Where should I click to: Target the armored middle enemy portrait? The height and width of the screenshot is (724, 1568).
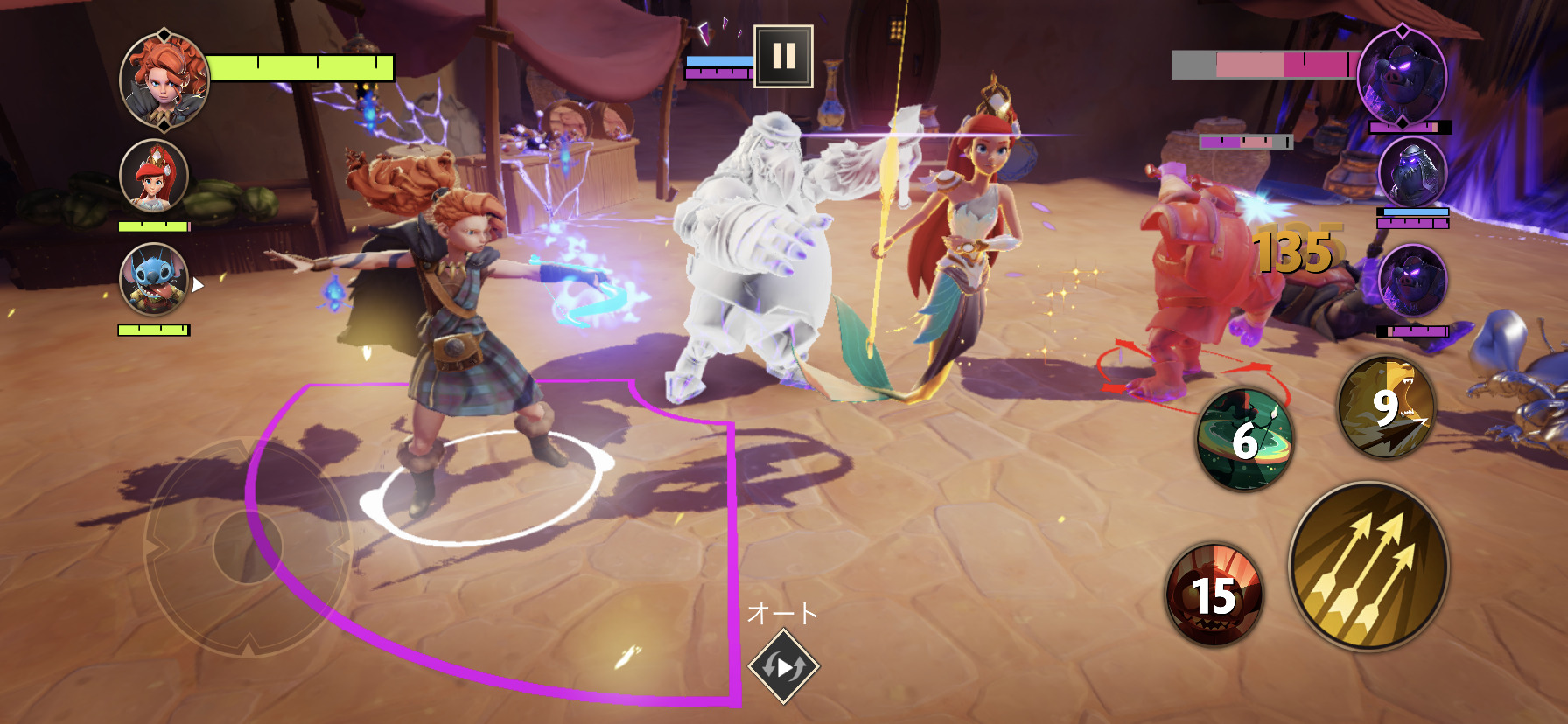tap(1412, 172)
